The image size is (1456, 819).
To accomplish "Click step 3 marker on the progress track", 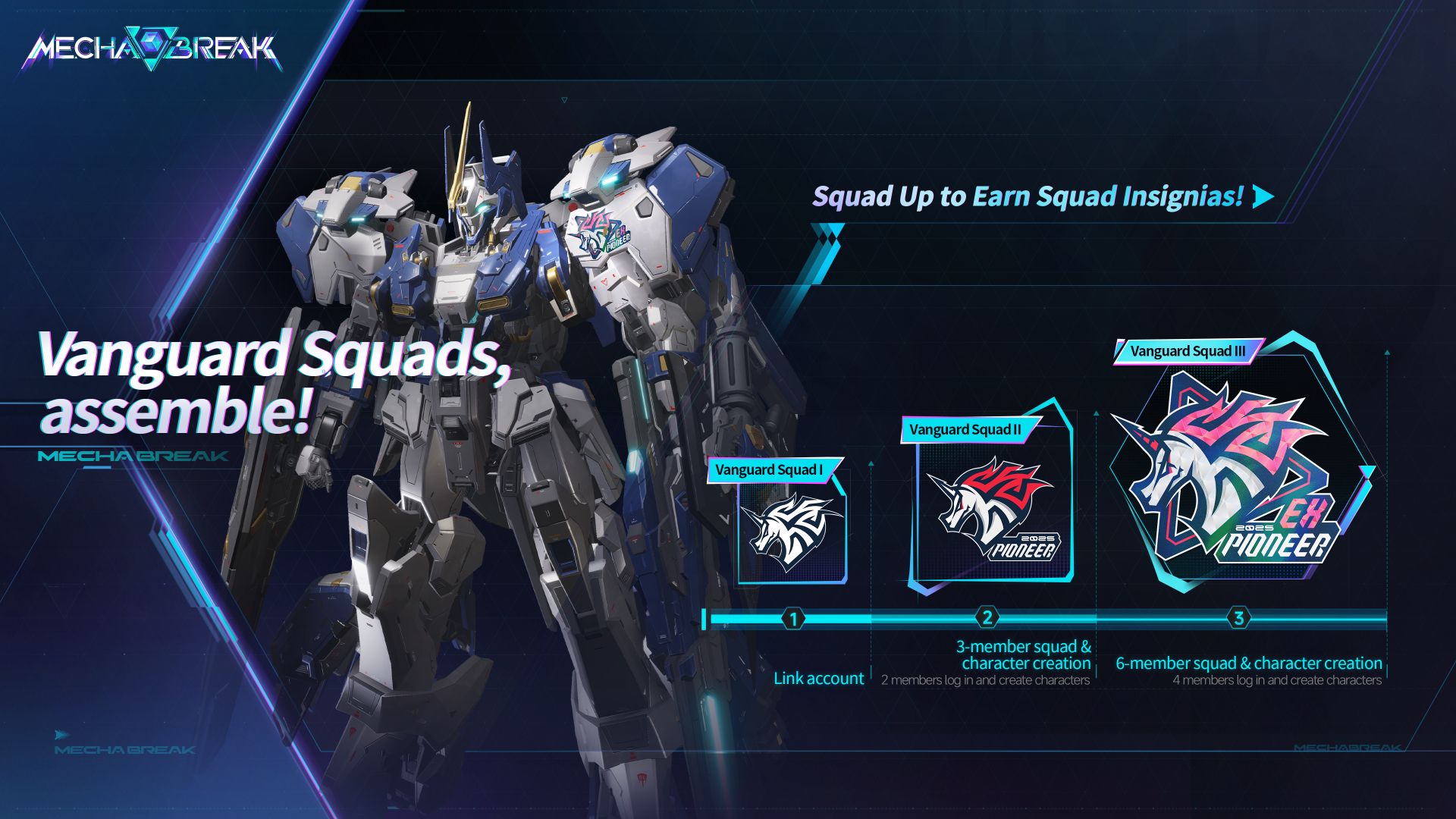I will [x=1238, y=617].
